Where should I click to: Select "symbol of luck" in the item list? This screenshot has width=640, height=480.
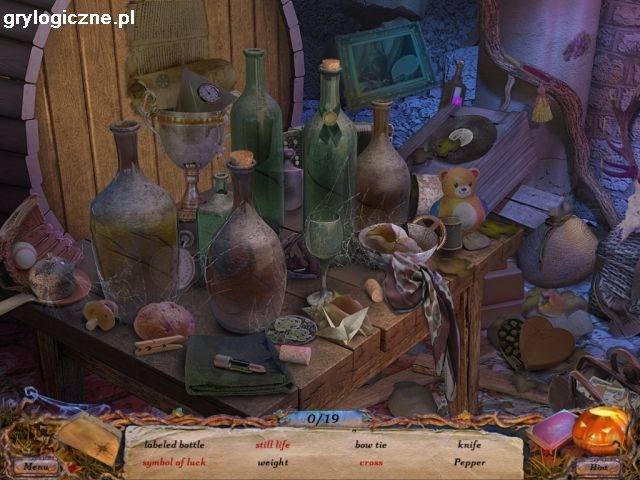(x=174, y=462)
